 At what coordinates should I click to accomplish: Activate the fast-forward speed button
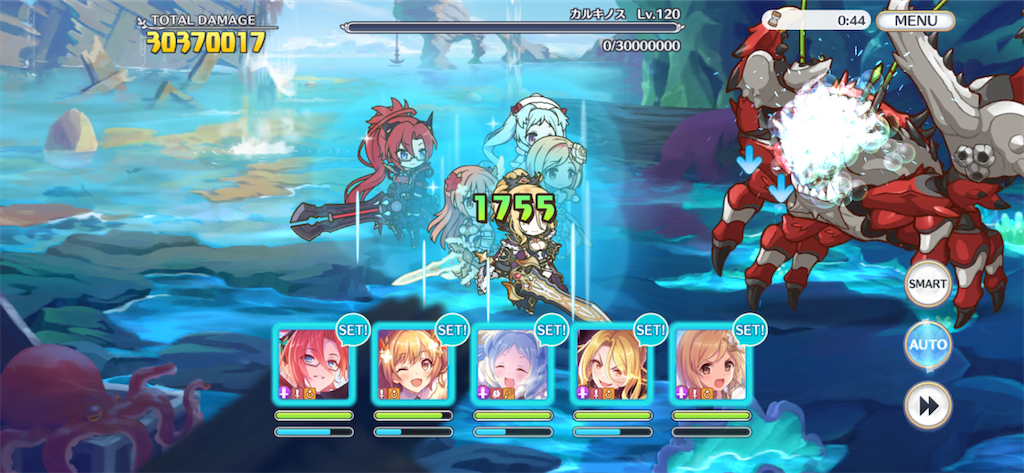[927, 405]
